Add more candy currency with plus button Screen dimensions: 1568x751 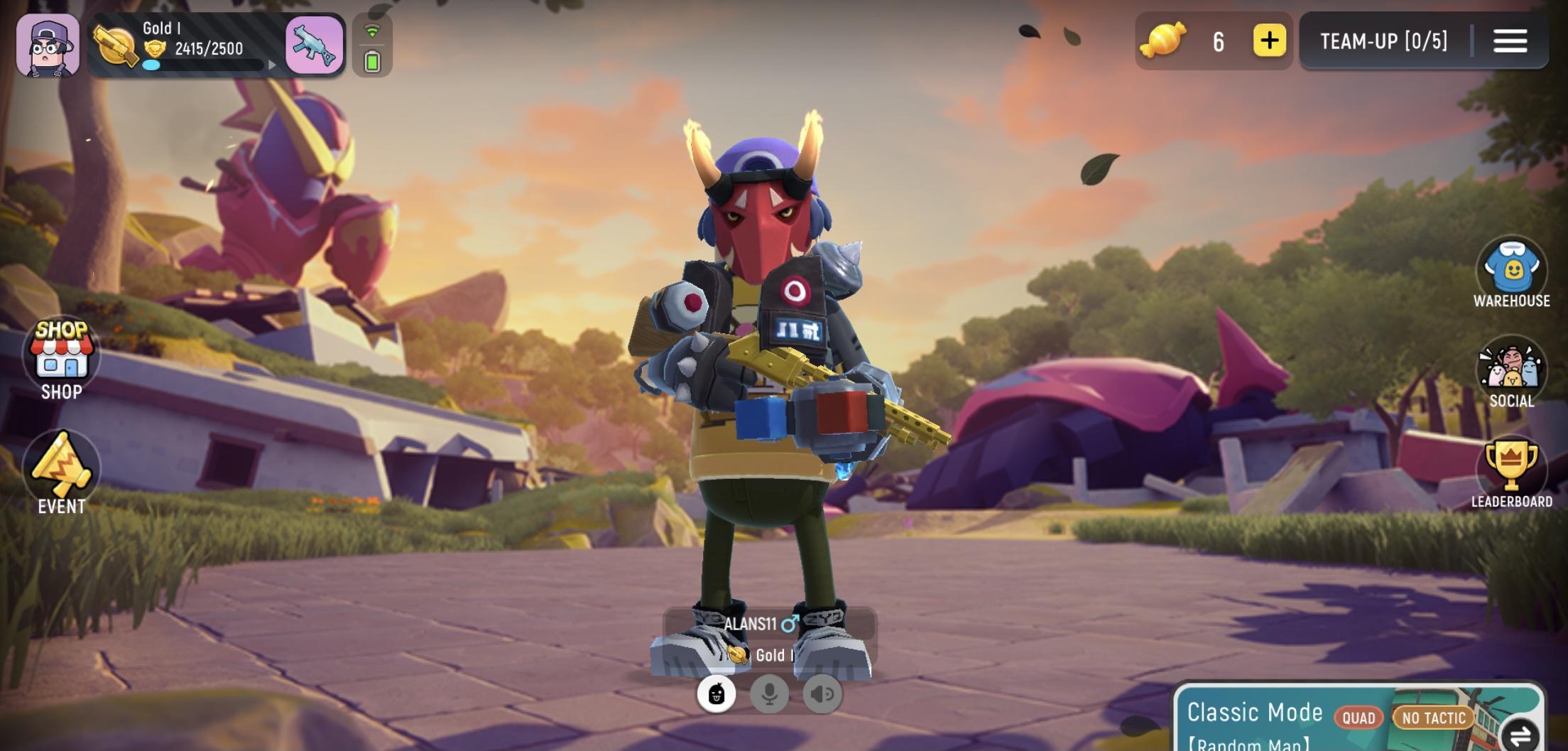pos(1269,41)
